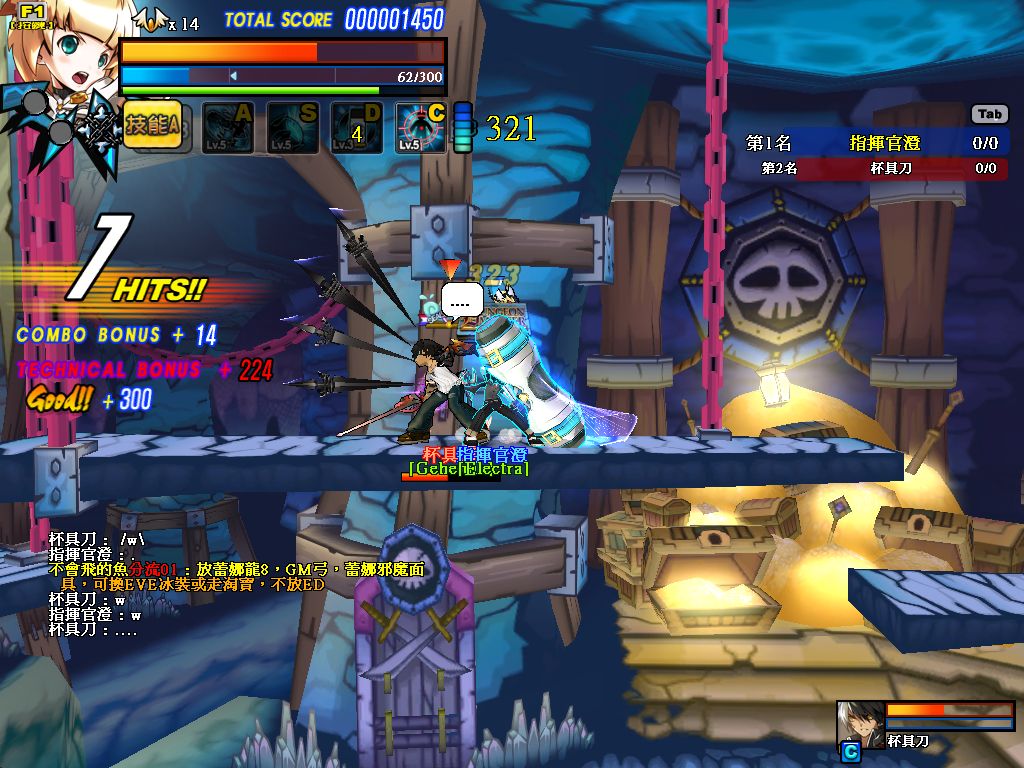Select first-place row 指揮官澄 on the scoreboard
This screenshot has height=768, width=1024.
[x=872, y=143]
